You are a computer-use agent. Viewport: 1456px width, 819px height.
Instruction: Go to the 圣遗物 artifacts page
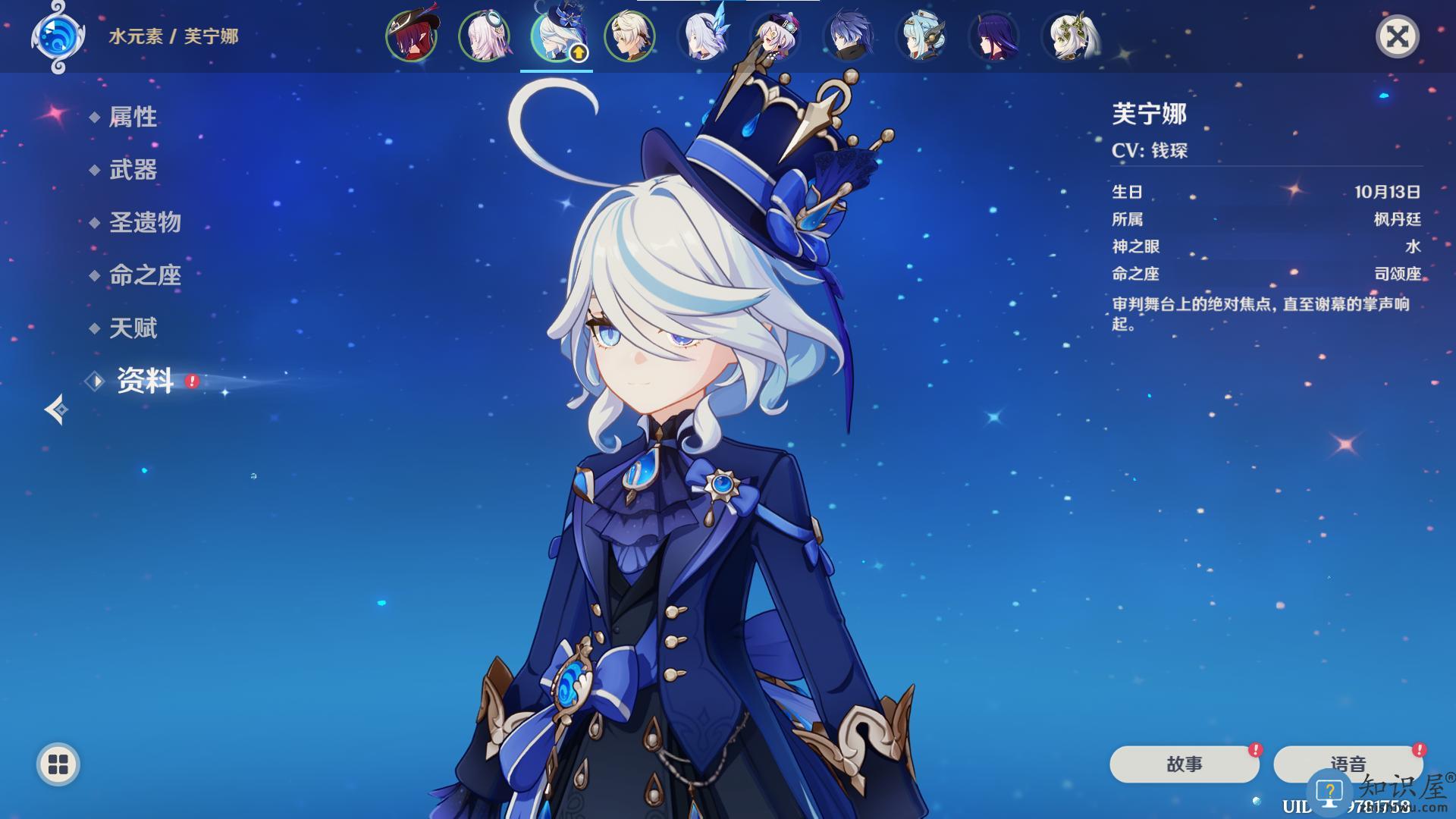(145, 222)
